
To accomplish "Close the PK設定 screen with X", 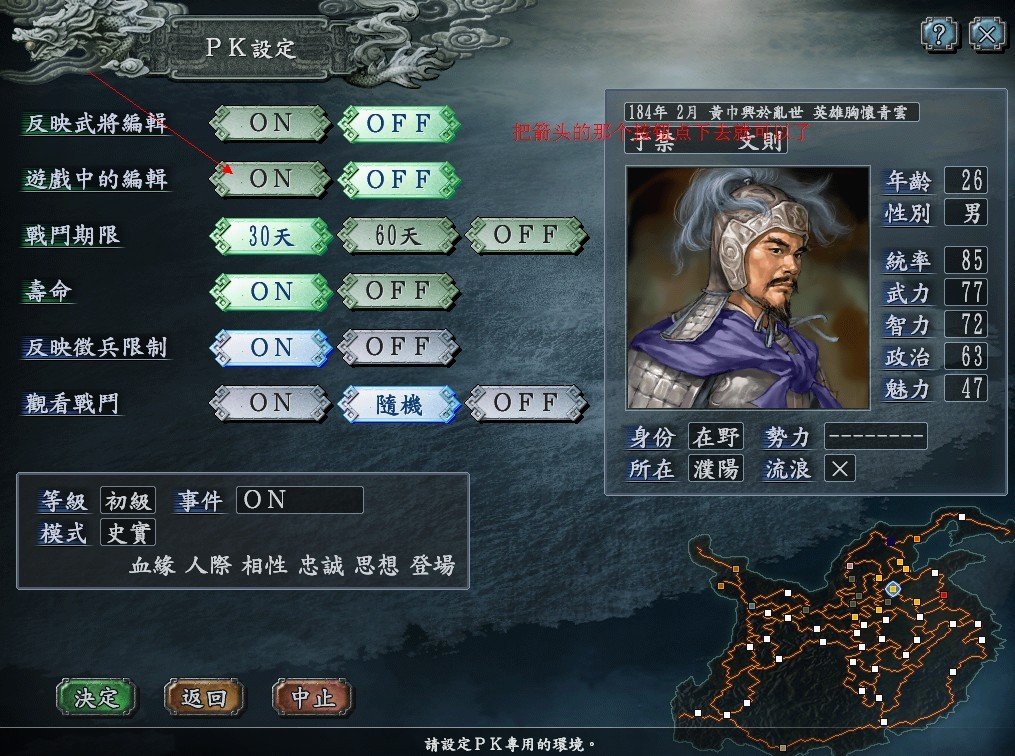I will [986, 36].
